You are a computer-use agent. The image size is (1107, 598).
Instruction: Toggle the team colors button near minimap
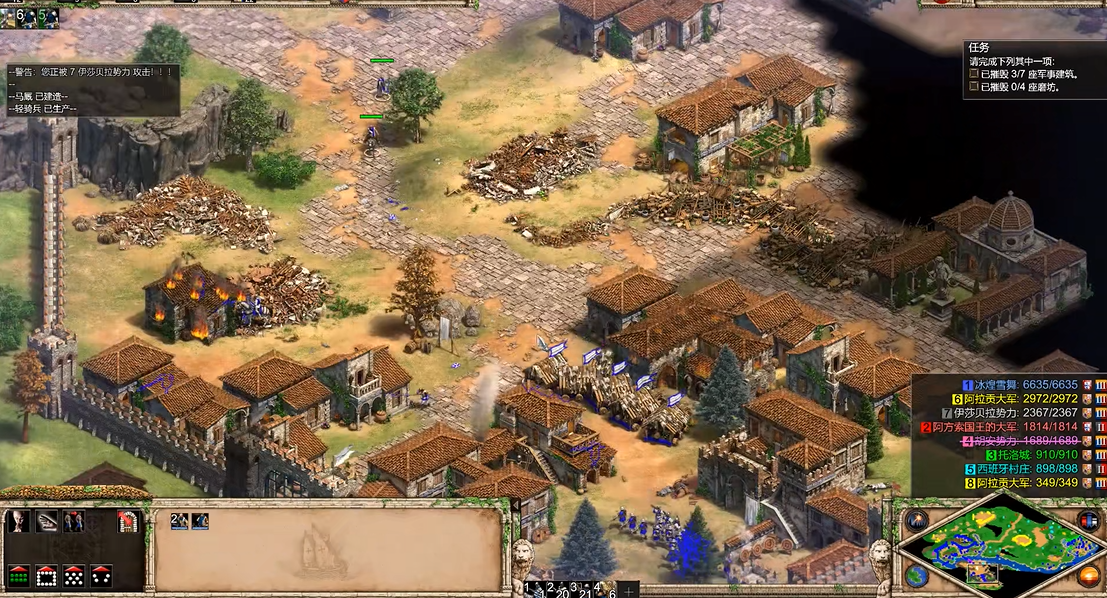pos(1088,521)
